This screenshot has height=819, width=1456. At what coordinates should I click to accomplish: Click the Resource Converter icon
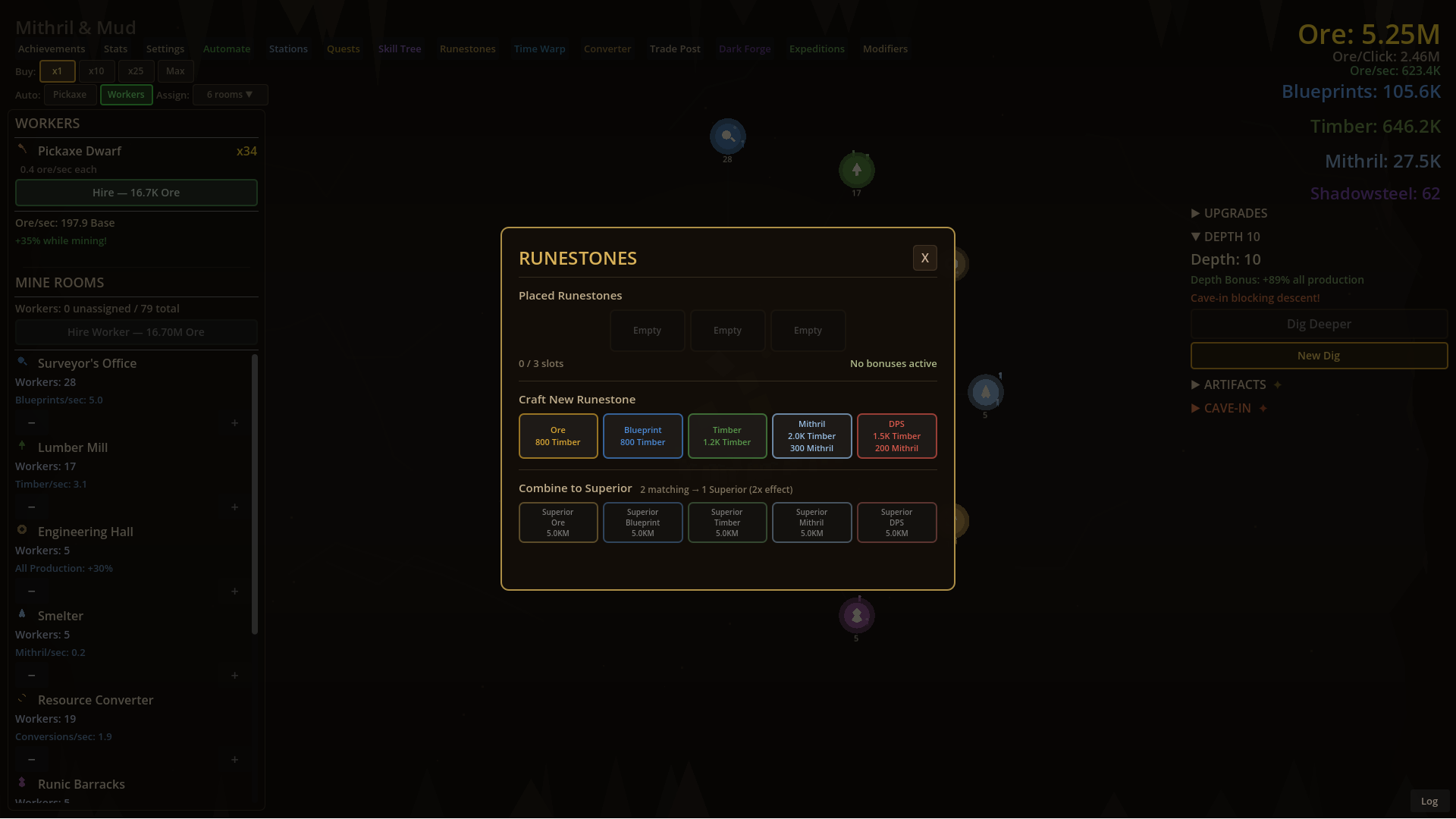point(22,698)
